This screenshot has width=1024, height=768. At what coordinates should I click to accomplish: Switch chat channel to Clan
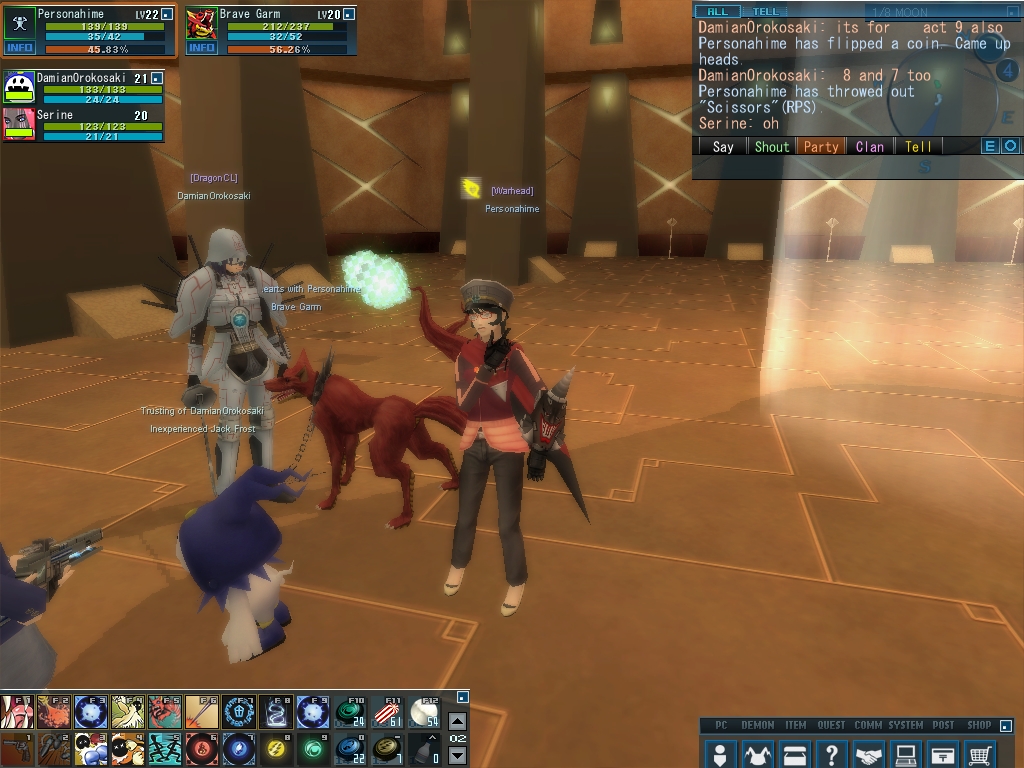point(870,146)
